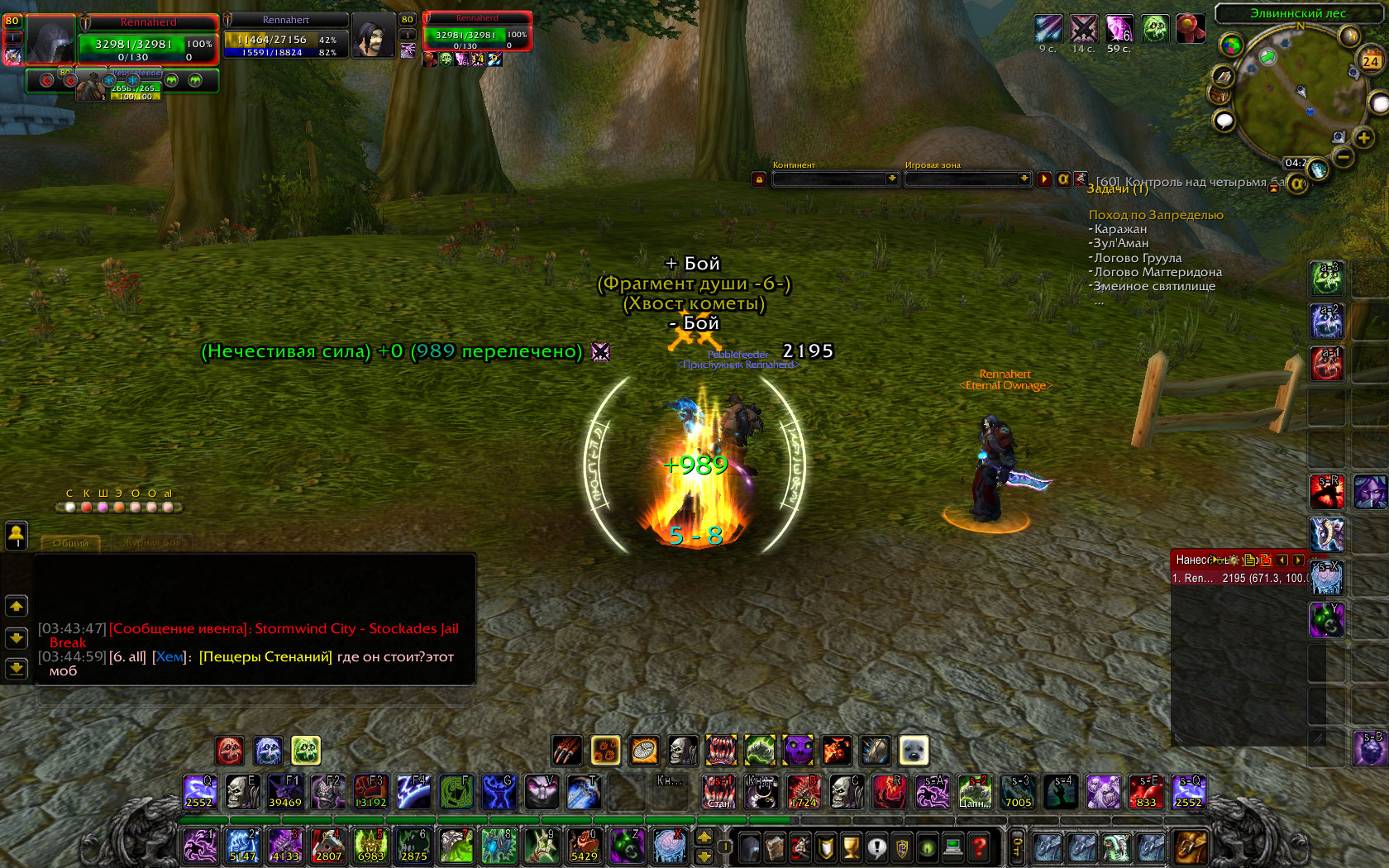1389x868 pixels.
Task: Click the speech bubble button beside the minimap
Action: (1224, 122)
